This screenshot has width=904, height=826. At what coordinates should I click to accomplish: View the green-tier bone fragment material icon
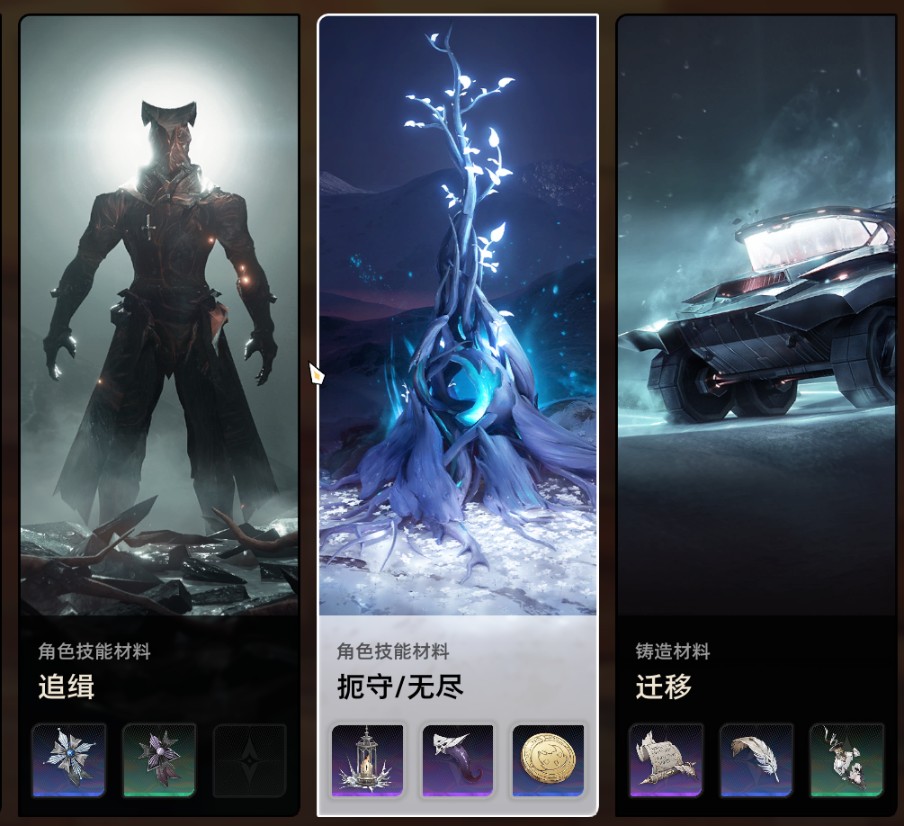[x=846, y=760]
